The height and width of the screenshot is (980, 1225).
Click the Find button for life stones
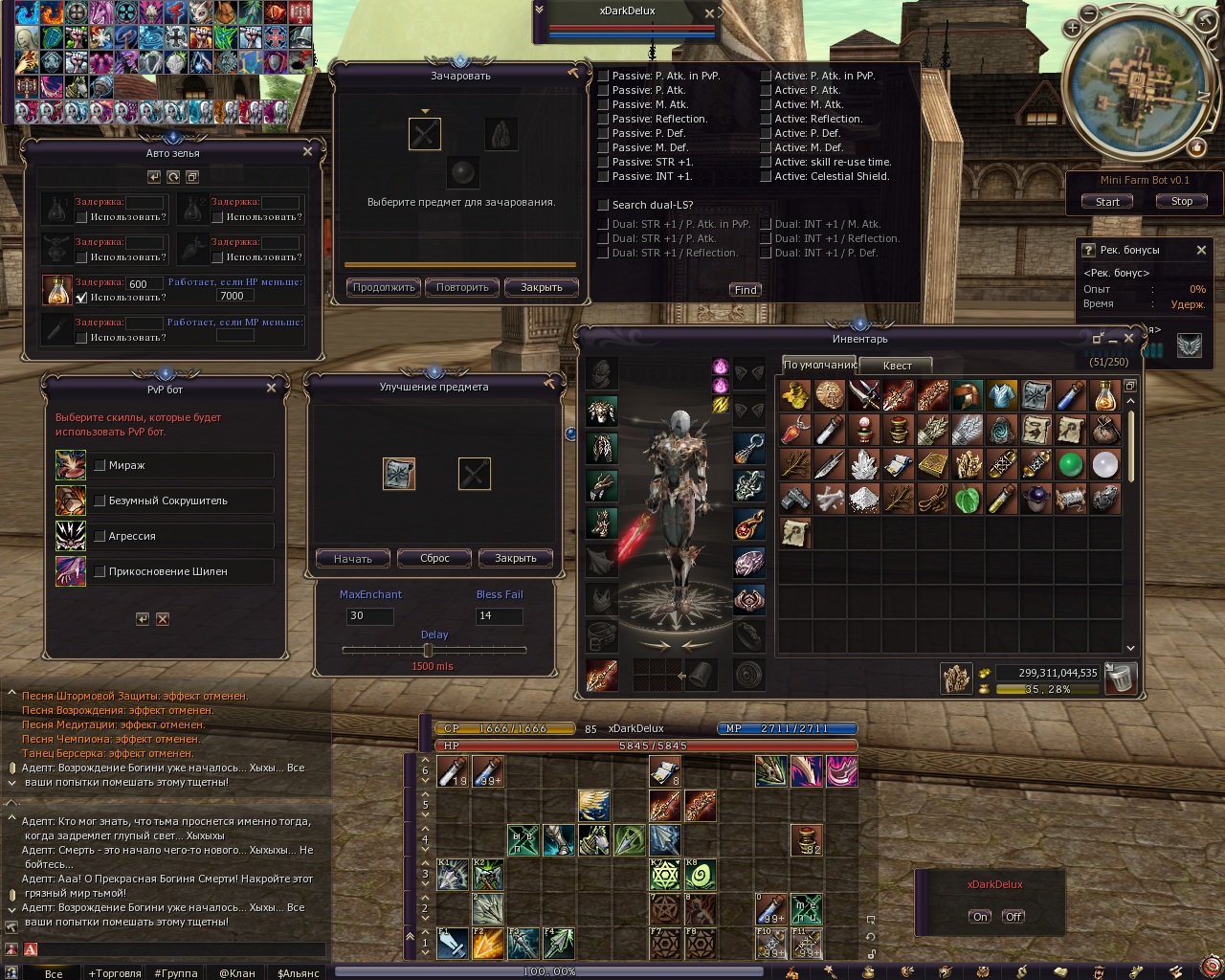coord(746,290)
